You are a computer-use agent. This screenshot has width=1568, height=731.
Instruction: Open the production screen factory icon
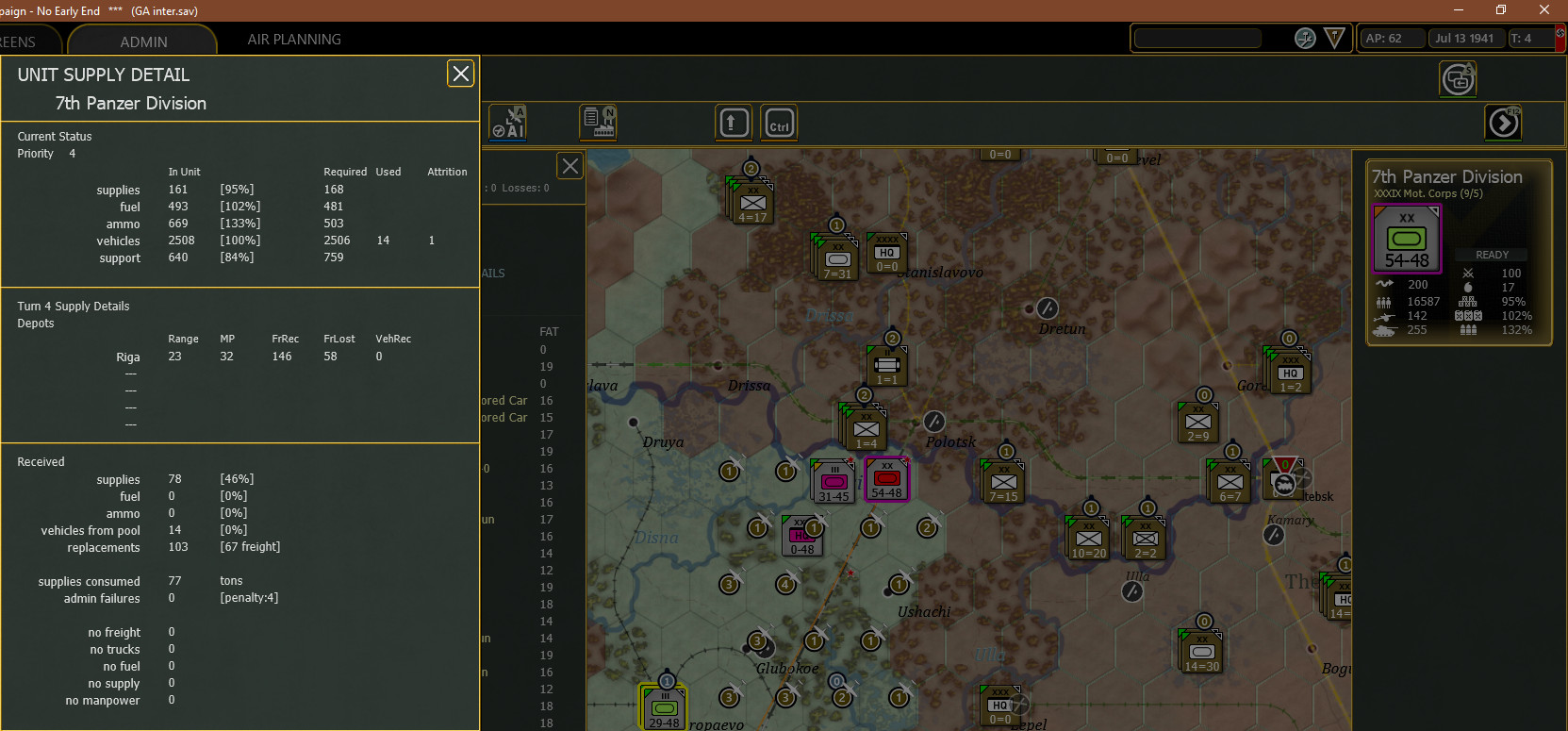click(598, 122)
